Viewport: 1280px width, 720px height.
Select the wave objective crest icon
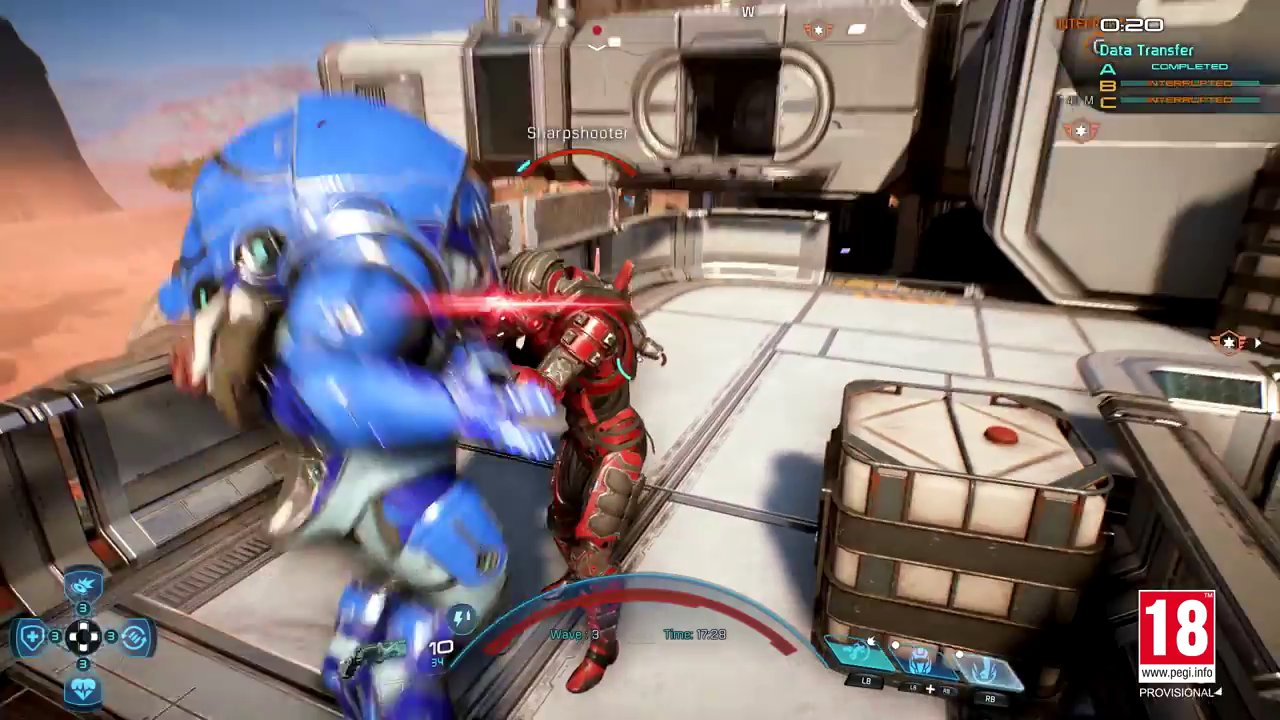(x=1083, y=130)
